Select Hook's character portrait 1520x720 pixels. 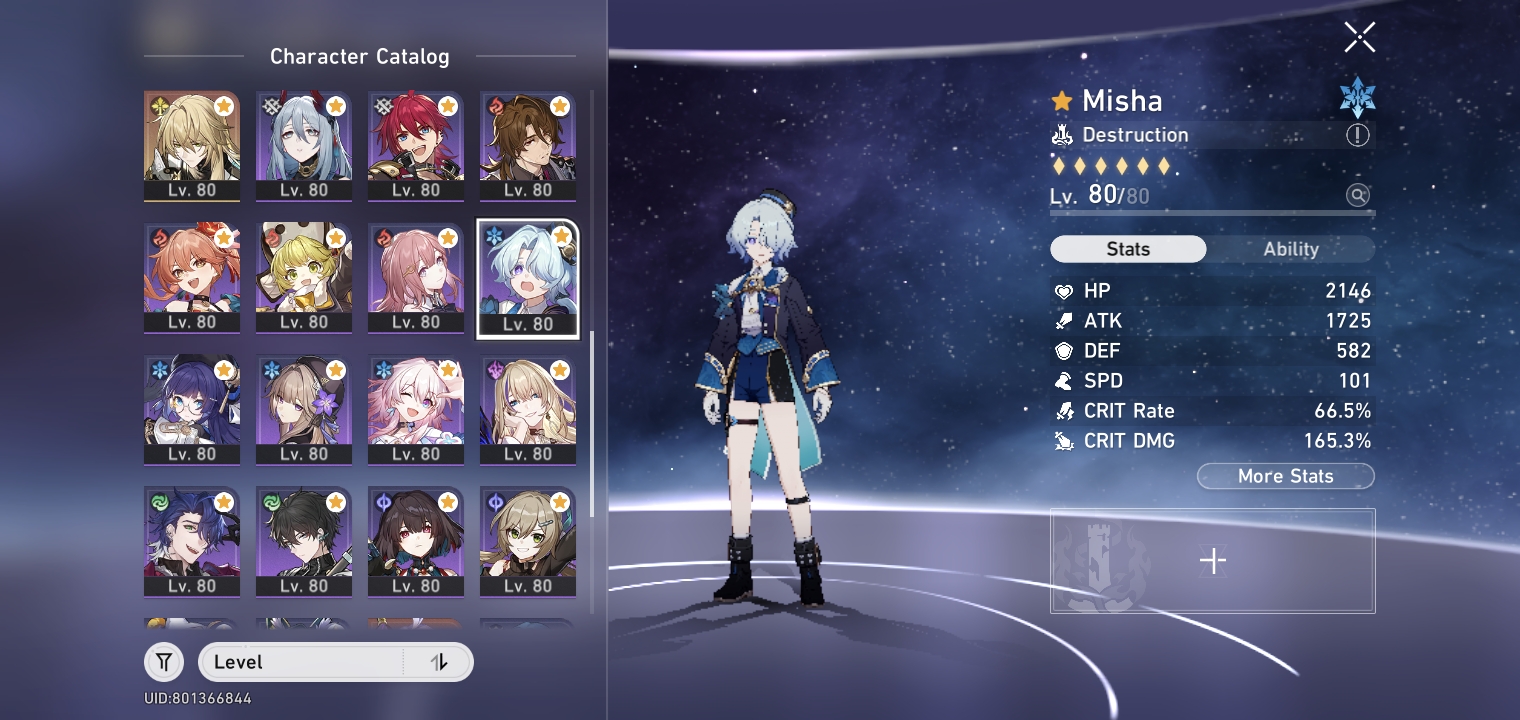click(x=304, y=277)
